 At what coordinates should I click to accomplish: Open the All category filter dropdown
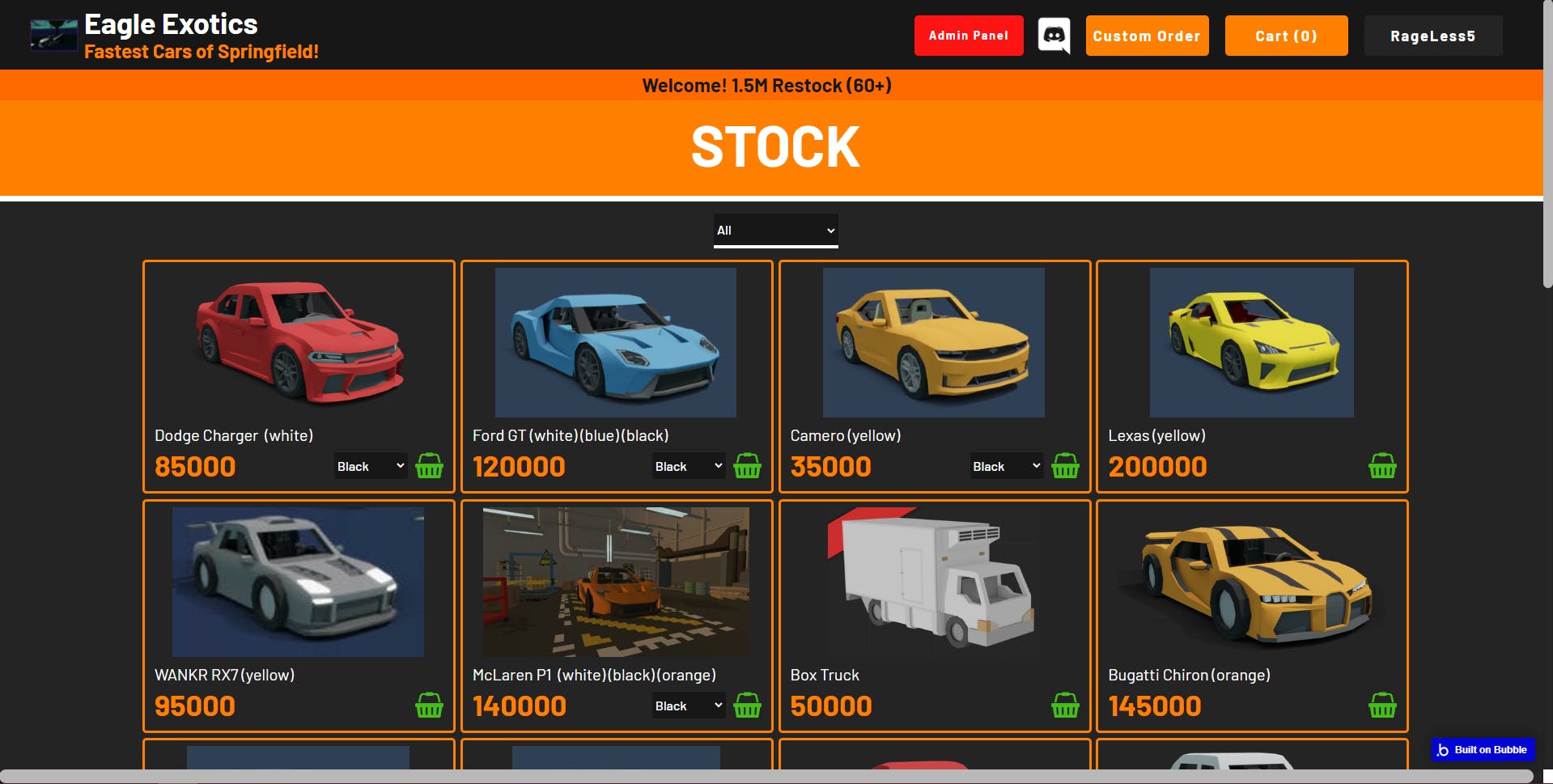(x=775, y=231)
